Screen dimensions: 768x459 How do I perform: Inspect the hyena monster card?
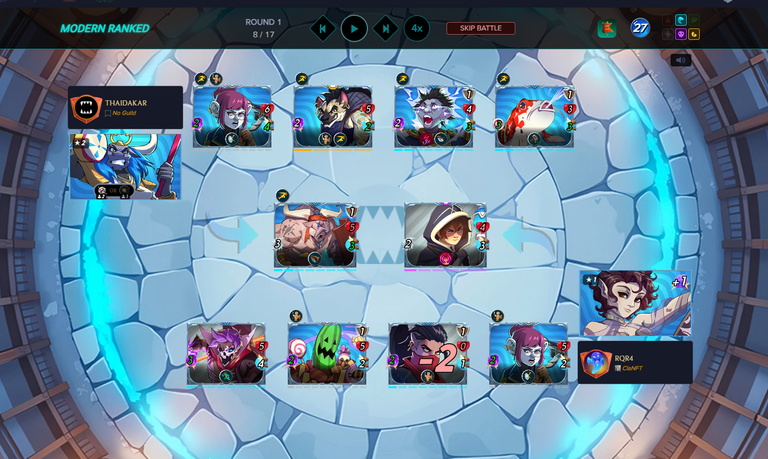(333, 117)
